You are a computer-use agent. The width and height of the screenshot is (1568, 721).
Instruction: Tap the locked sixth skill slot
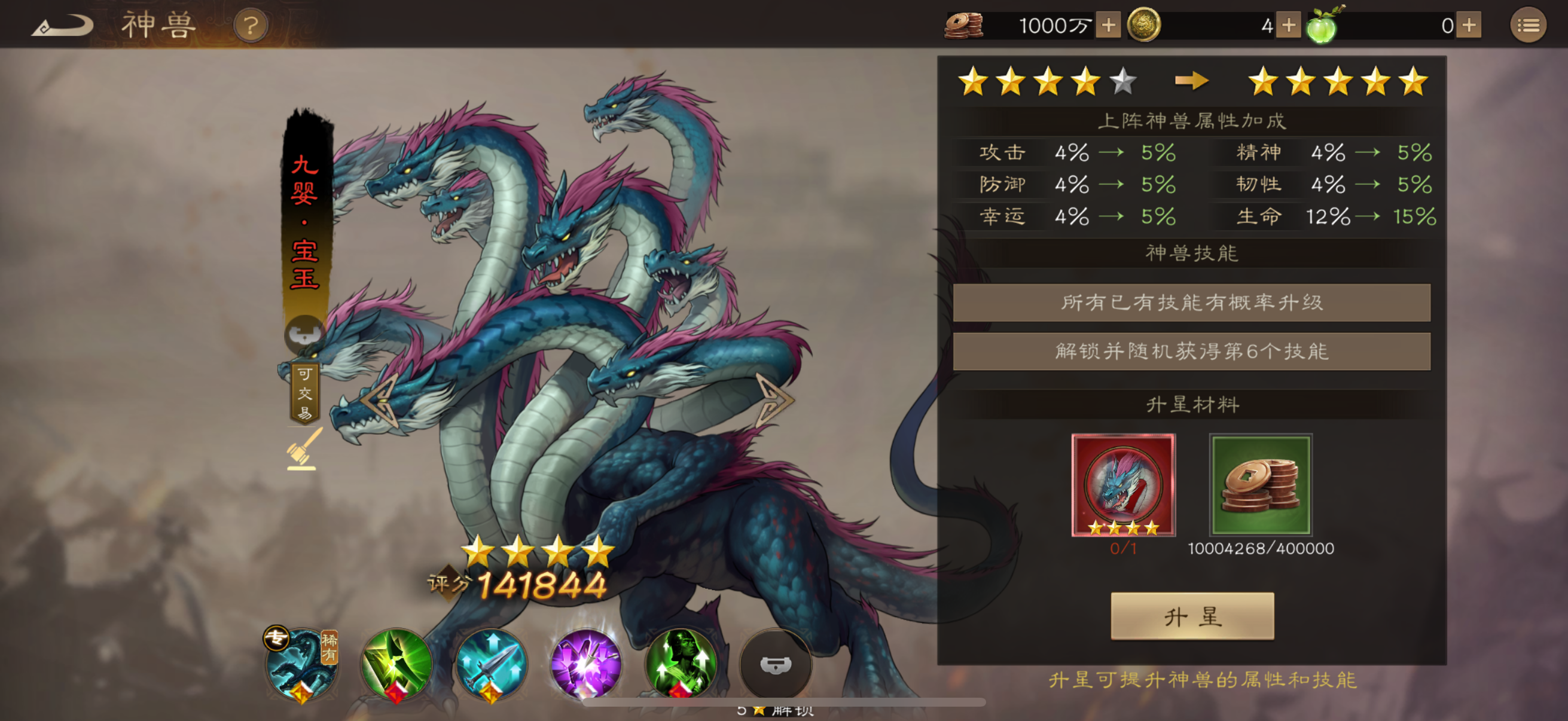pos(776,664)
